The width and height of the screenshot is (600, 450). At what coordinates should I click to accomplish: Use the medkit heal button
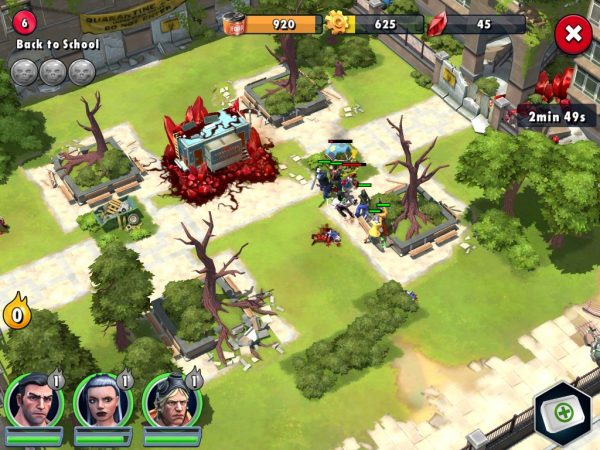561,412
